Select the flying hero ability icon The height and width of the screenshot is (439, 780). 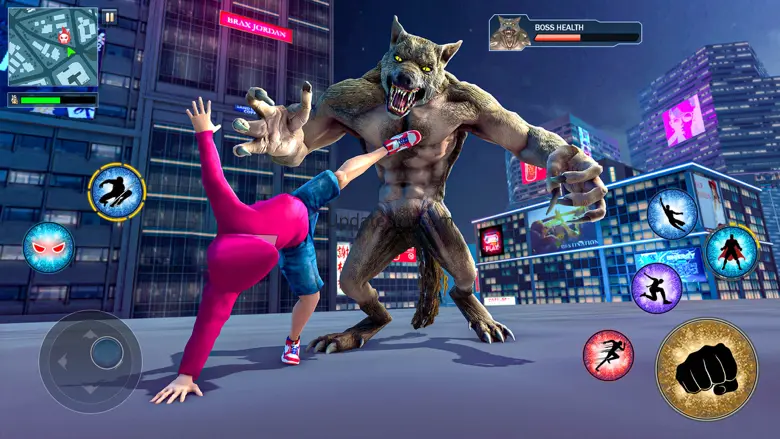[x=671, y=214]
